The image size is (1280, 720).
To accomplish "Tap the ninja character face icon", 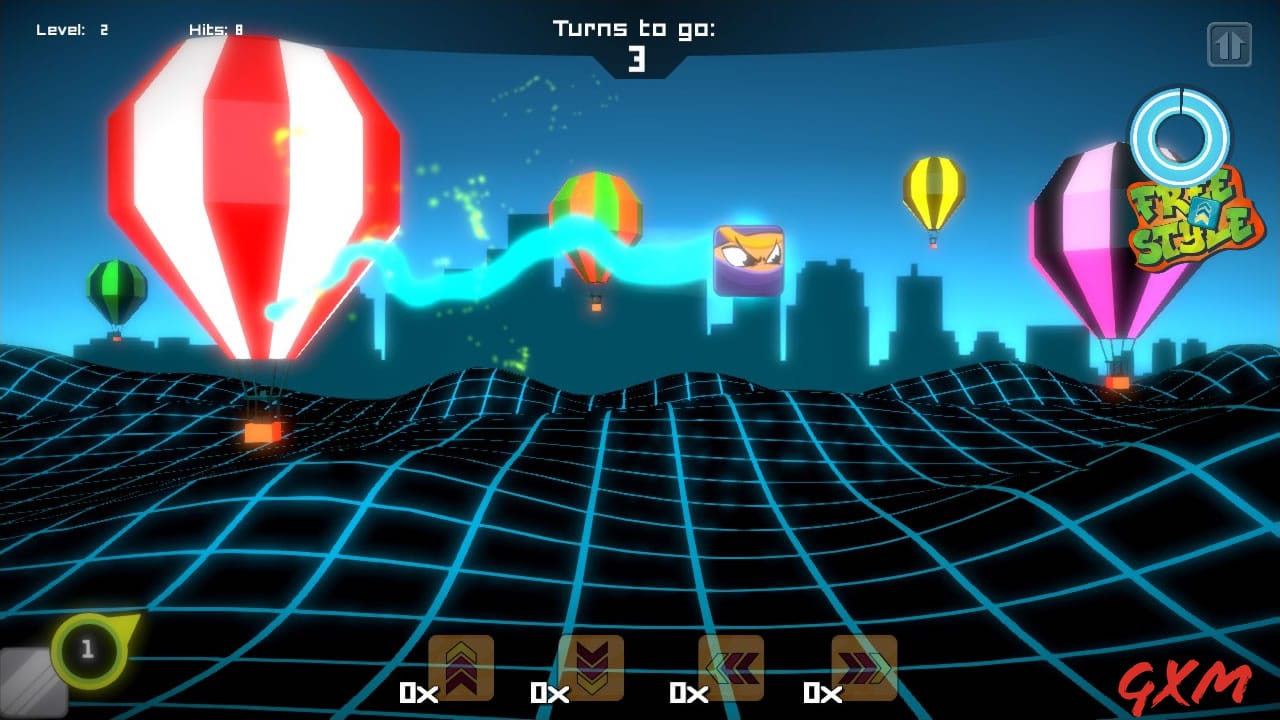I will tap(746, 260).
